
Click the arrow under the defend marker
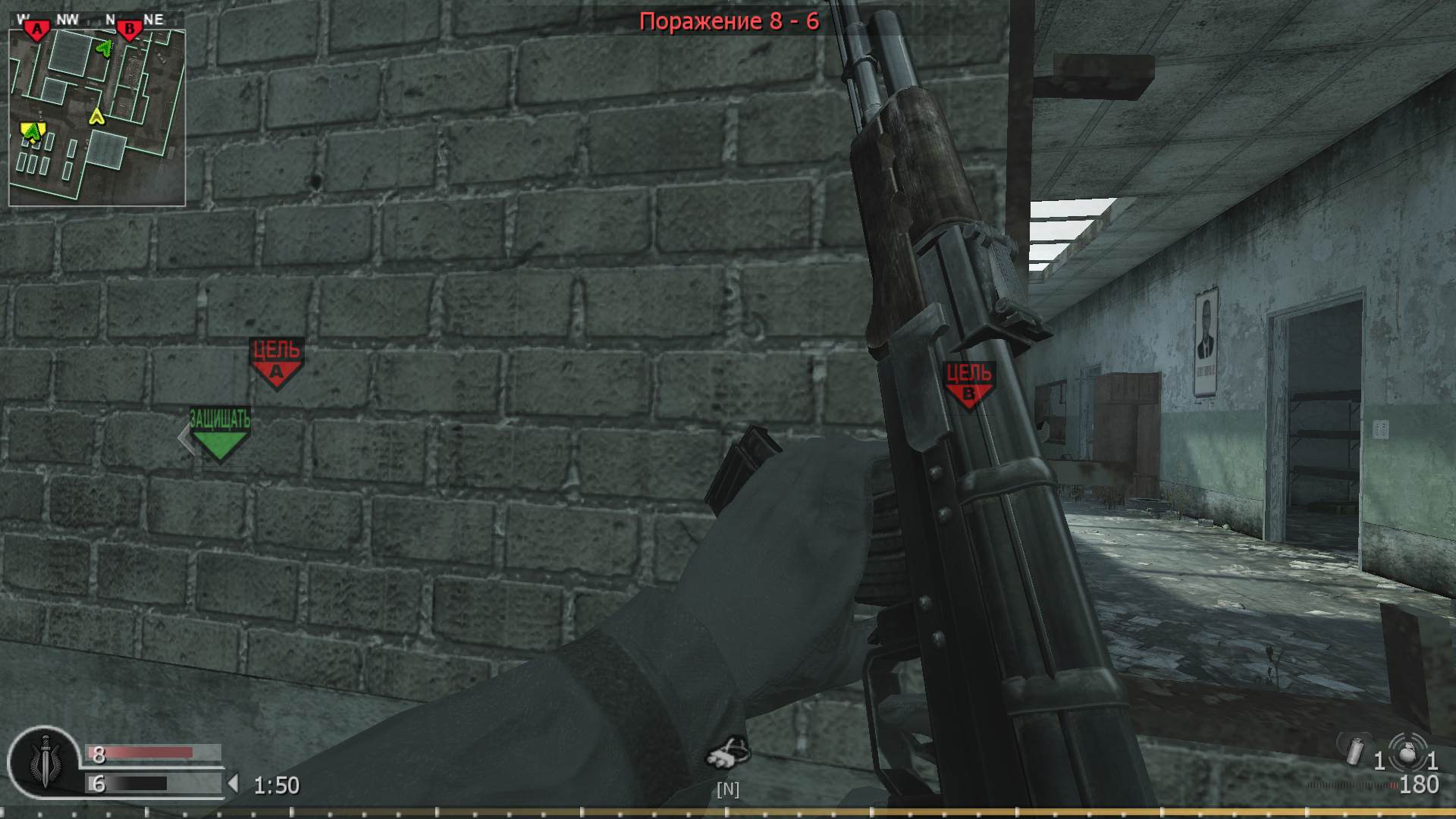(187, 438)
